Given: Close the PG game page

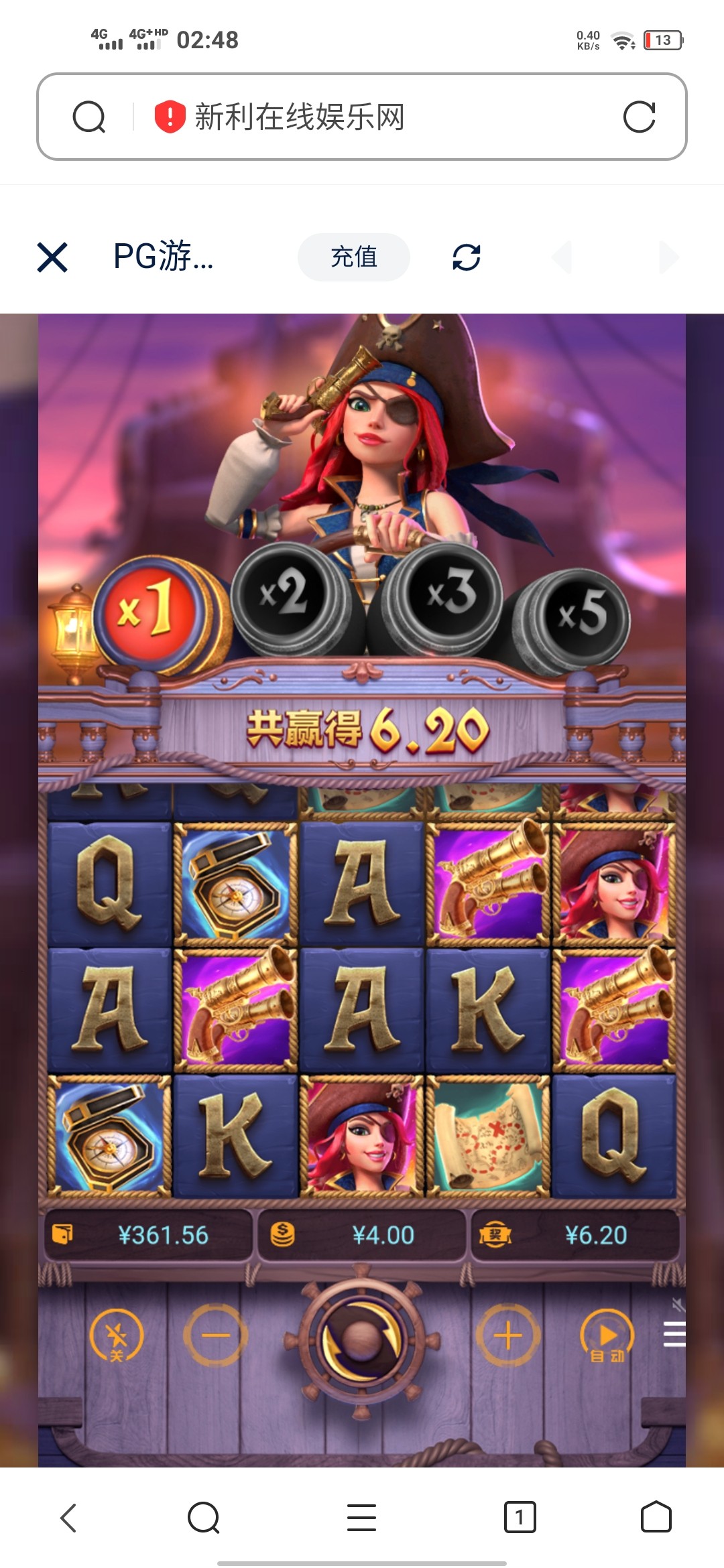Looking at the screenshot, I should point(52,257).
